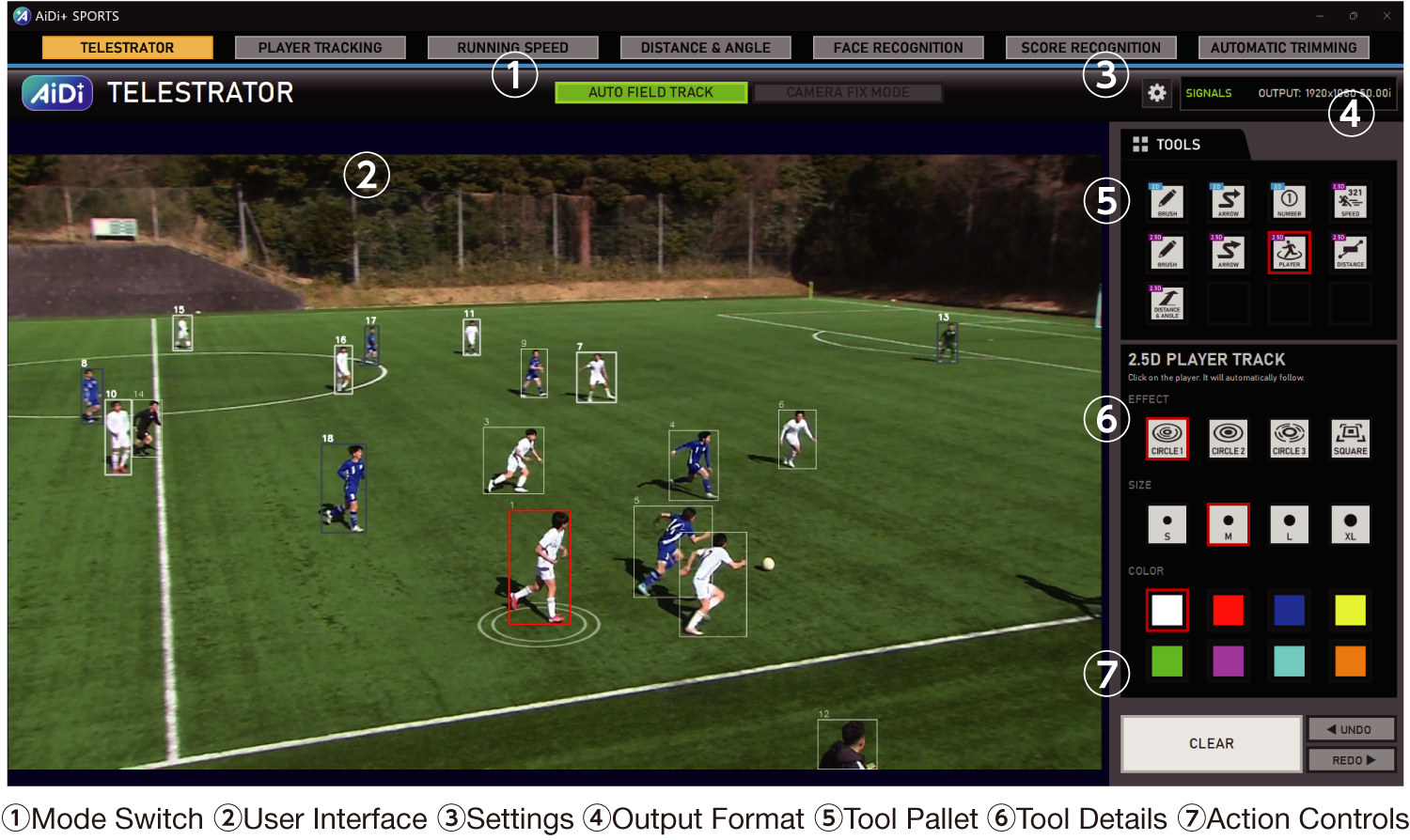1410x840 pixels.
Task: Choose the 2.5D Speed tool
Action: (x=1350, y=201)
